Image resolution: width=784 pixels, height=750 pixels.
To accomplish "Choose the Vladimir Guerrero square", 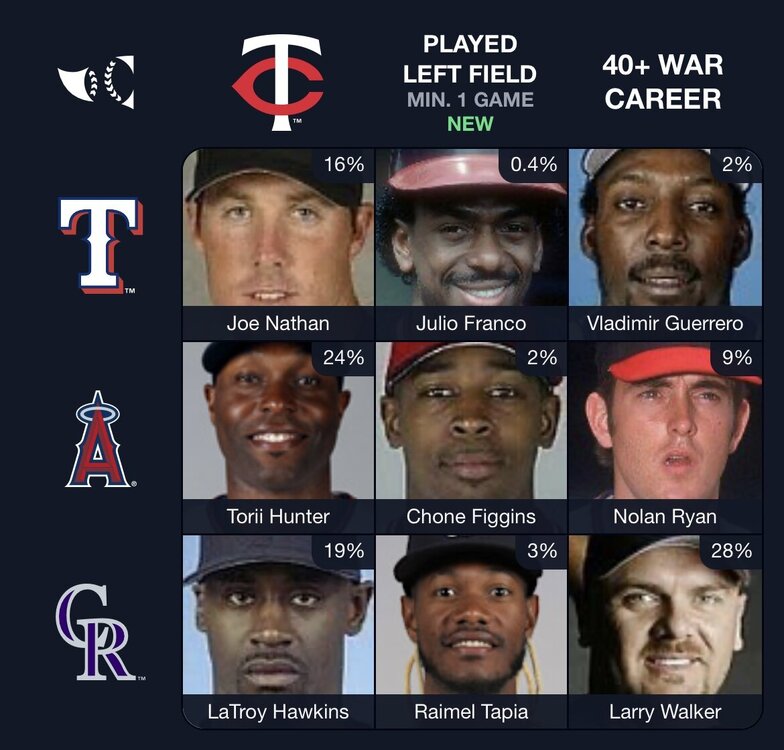I will tap(665, 244).
